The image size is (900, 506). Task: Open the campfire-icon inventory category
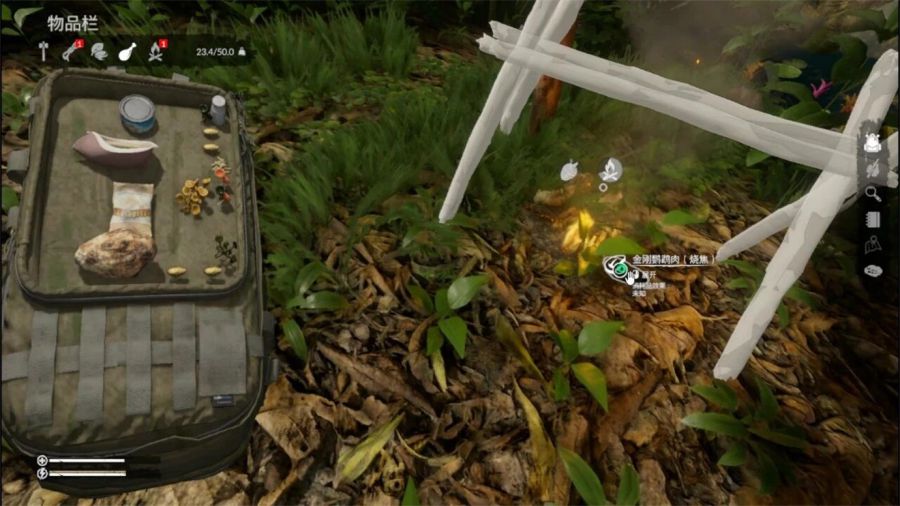pyautogui.click(x=157, y=52)
